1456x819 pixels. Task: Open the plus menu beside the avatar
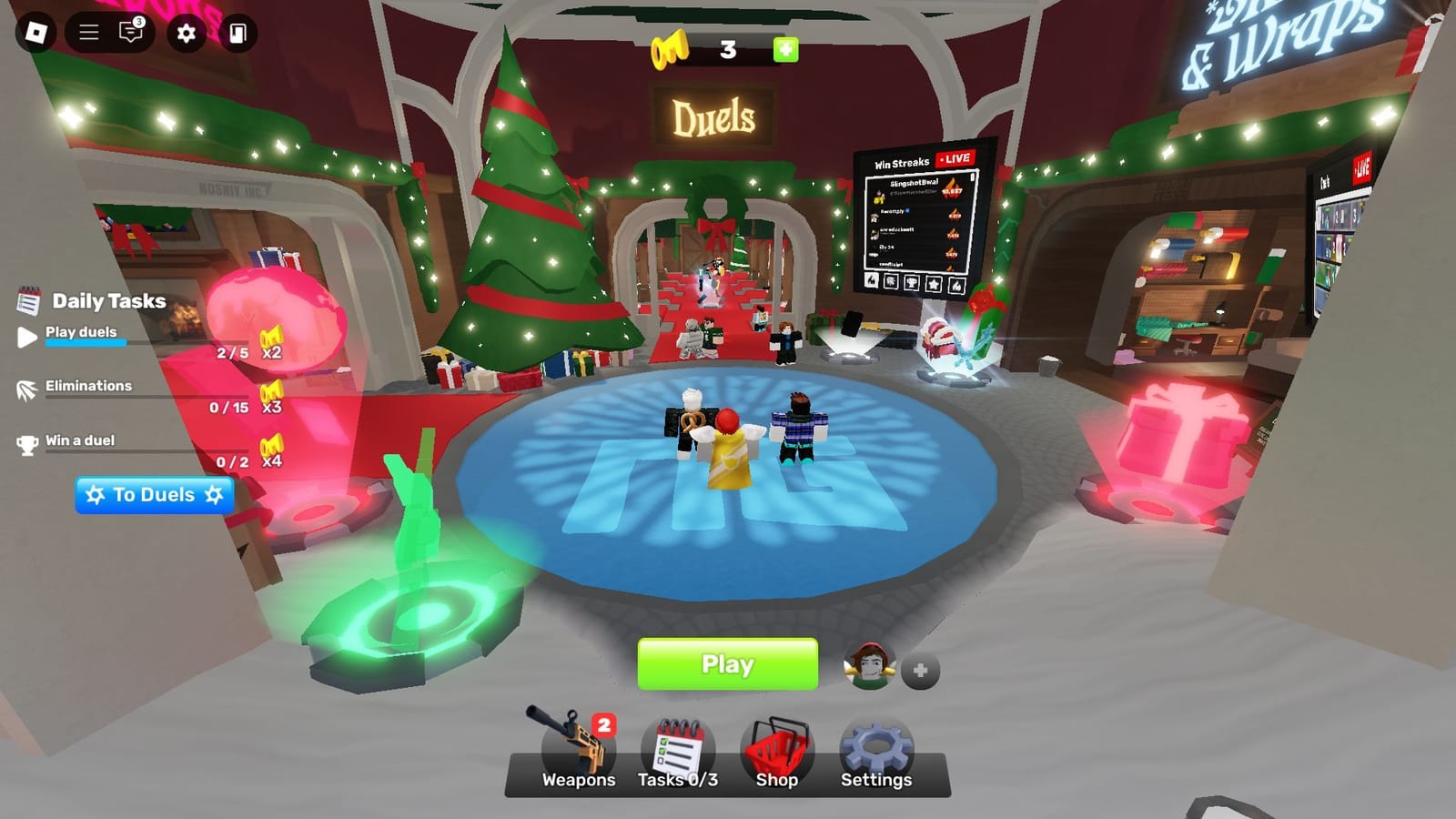pyautogui.click(x=921, y=669)
